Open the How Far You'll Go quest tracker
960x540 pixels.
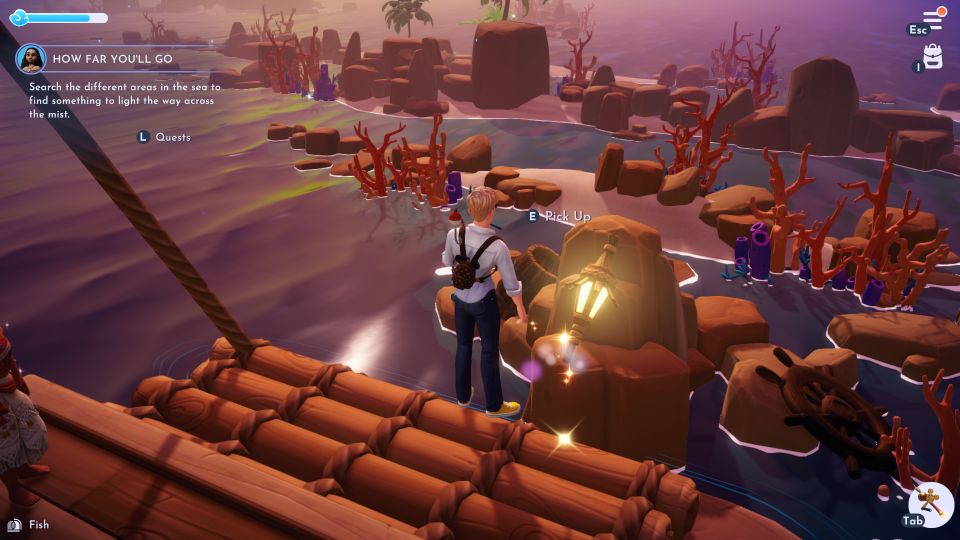112,60
